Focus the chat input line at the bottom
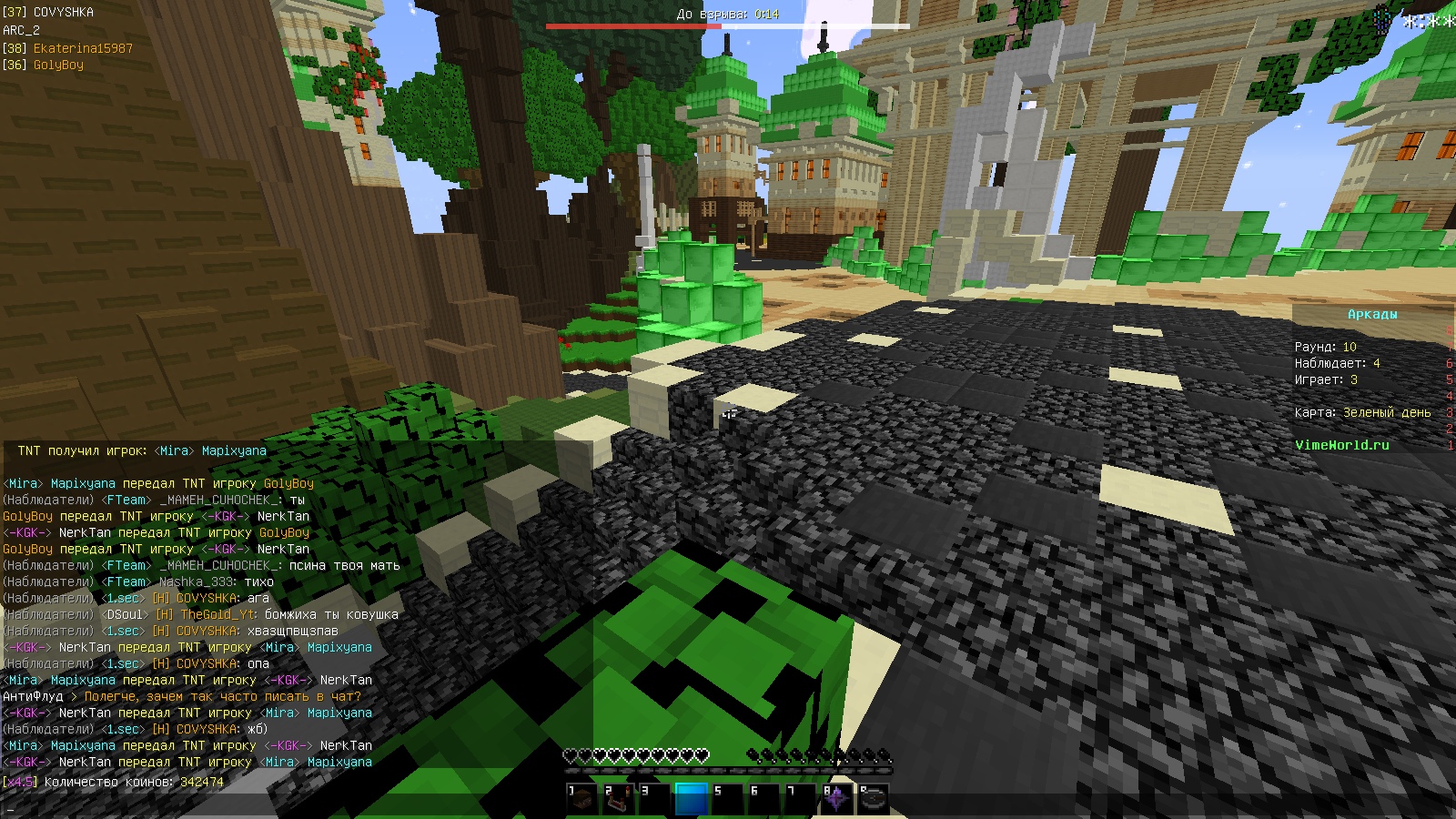This screenshot has width=1456, height=819. point(273,807)
